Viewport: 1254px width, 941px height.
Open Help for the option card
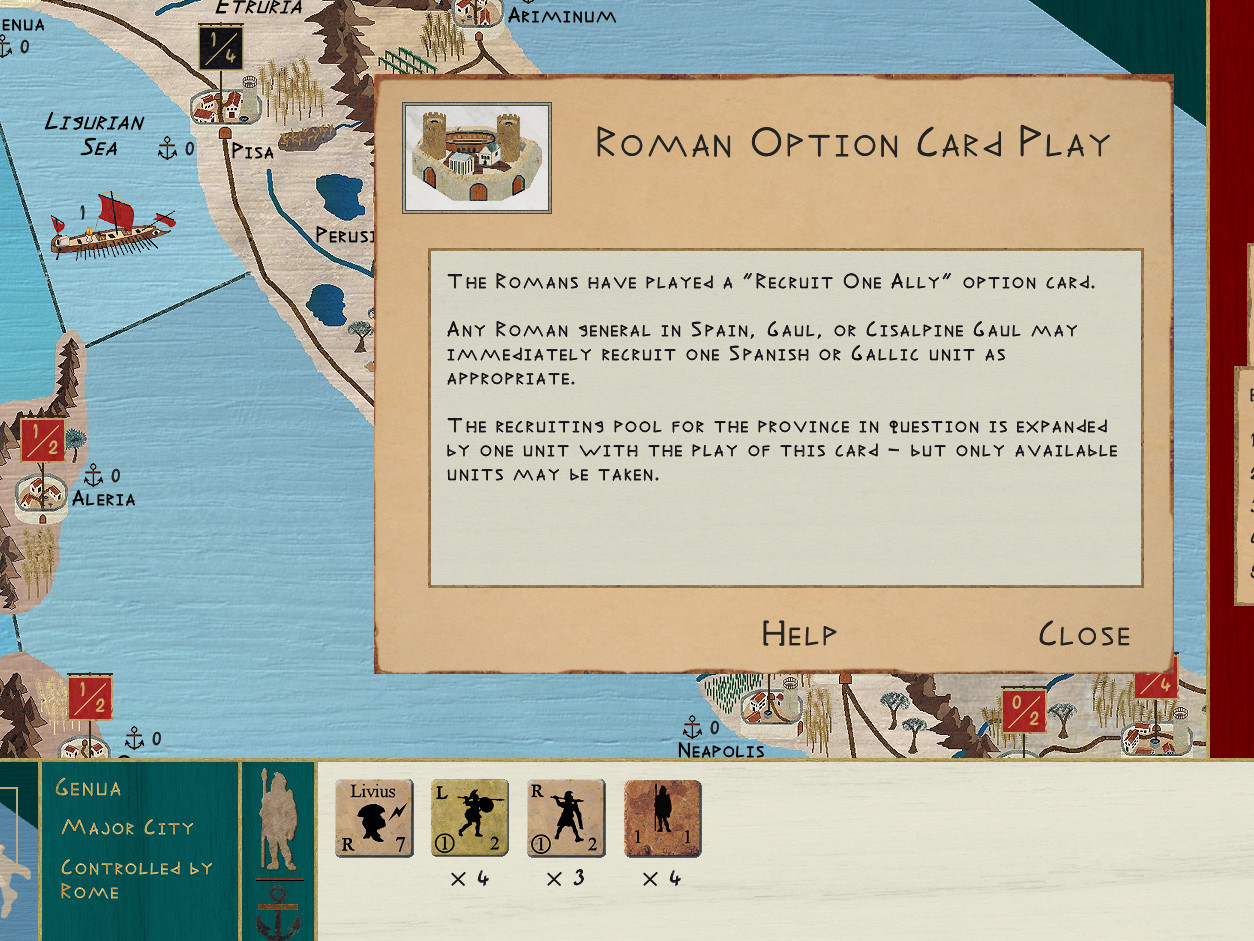coord(798,634)
